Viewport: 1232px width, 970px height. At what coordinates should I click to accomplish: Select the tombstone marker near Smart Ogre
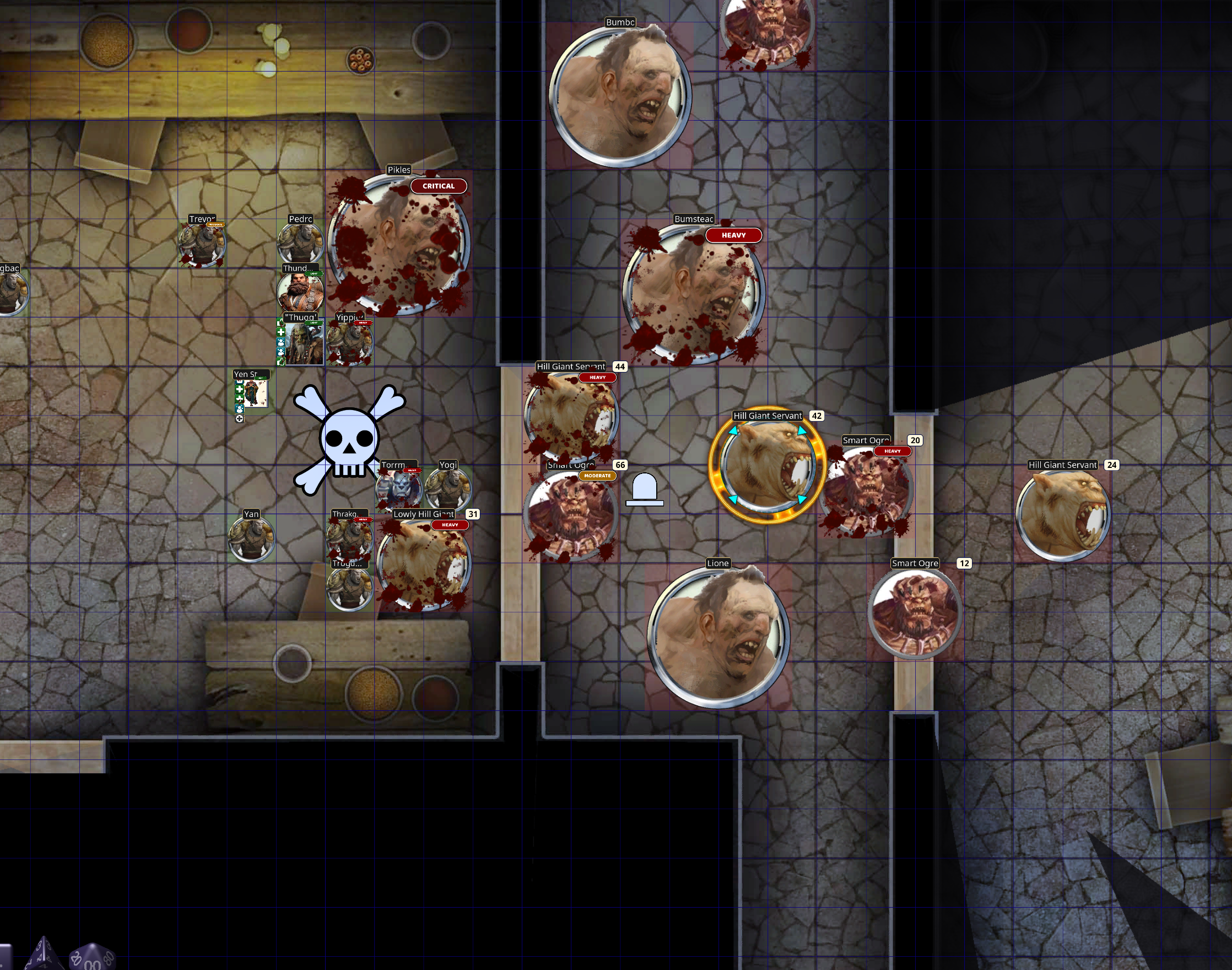pos(645,489)
